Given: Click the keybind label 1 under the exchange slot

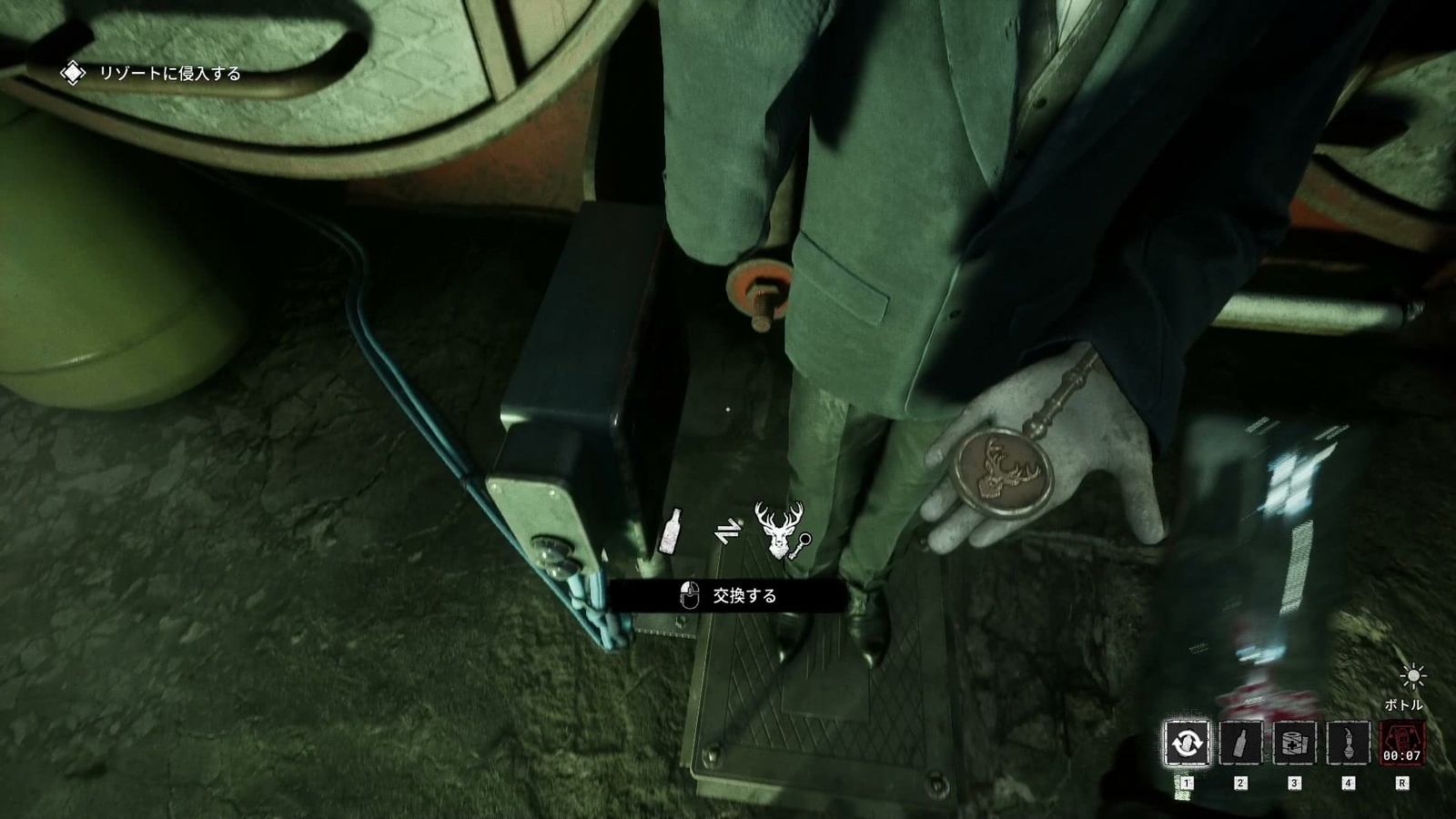Looking at the screenshot, I should (1188, 782).
